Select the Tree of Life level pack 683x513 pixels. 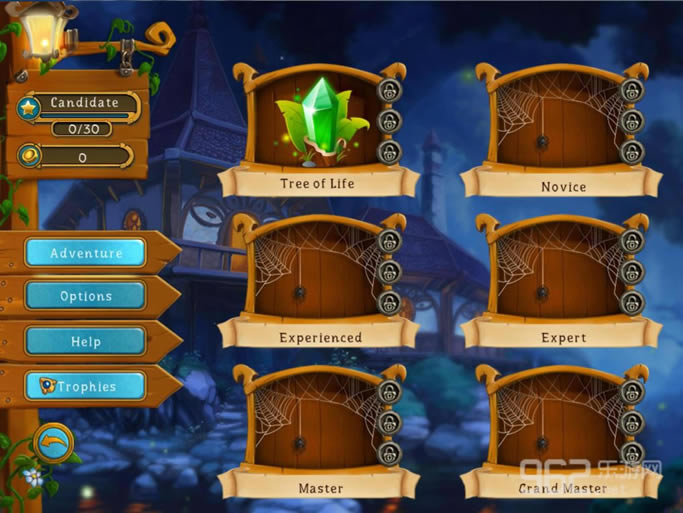tap(316, 127)
